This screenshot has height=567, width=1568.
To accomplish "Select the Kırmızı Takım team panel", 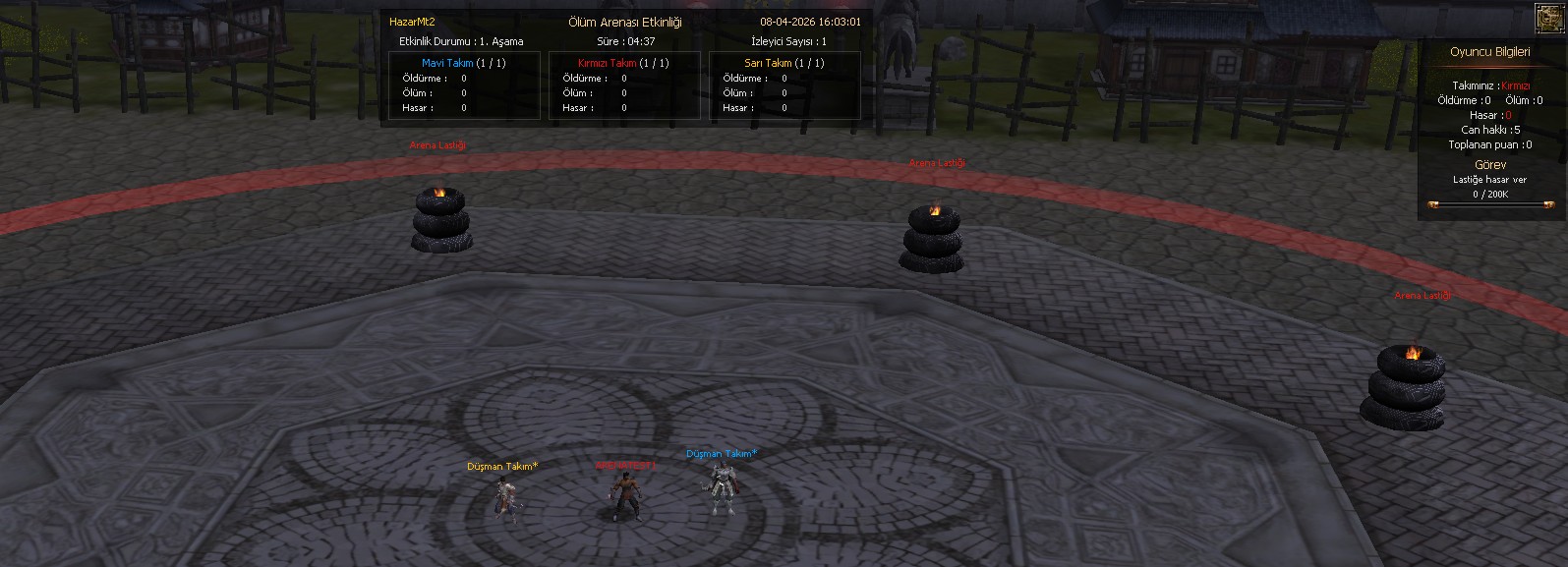I will [x=624, y=85].
